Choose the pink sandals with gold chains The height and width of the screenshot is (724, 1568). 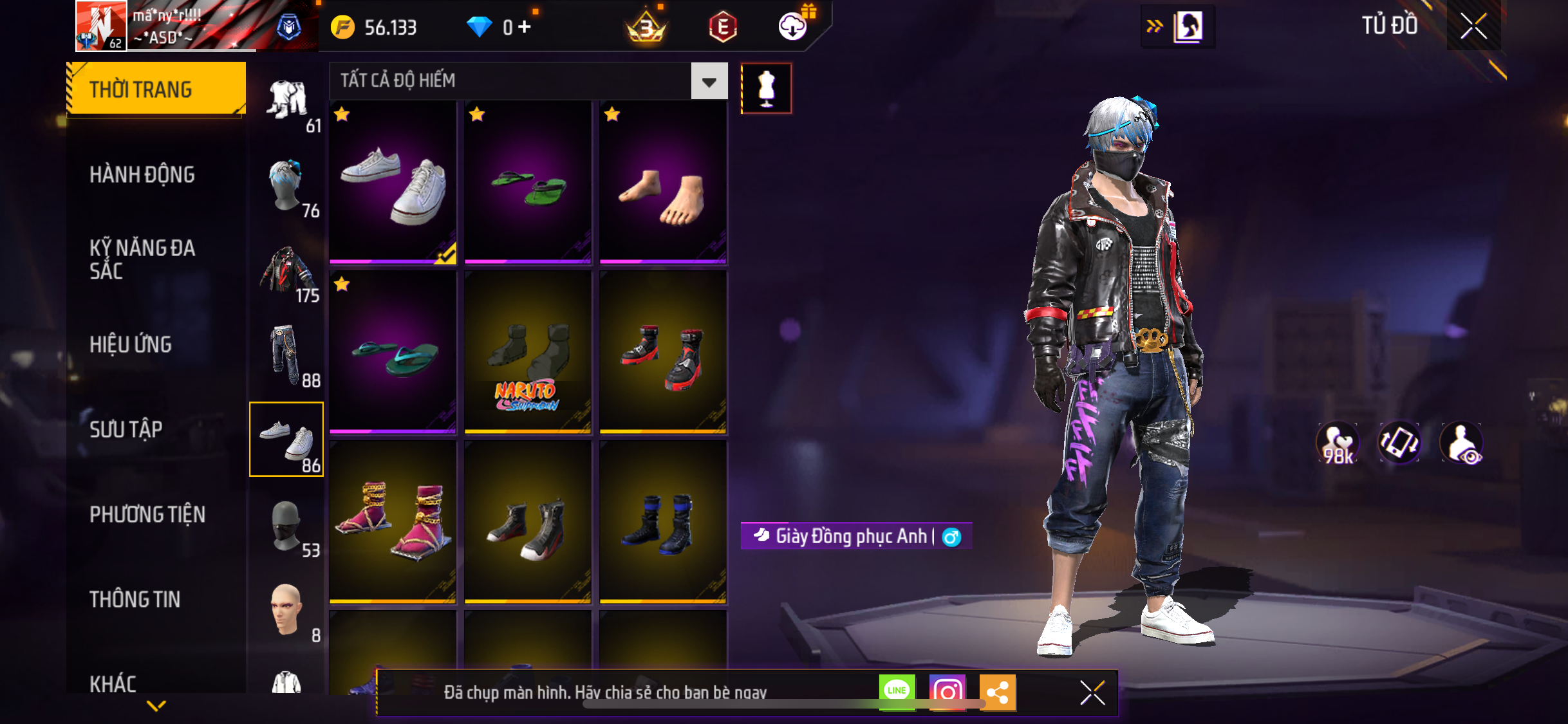pyautogui.click(x=393, y=522)
